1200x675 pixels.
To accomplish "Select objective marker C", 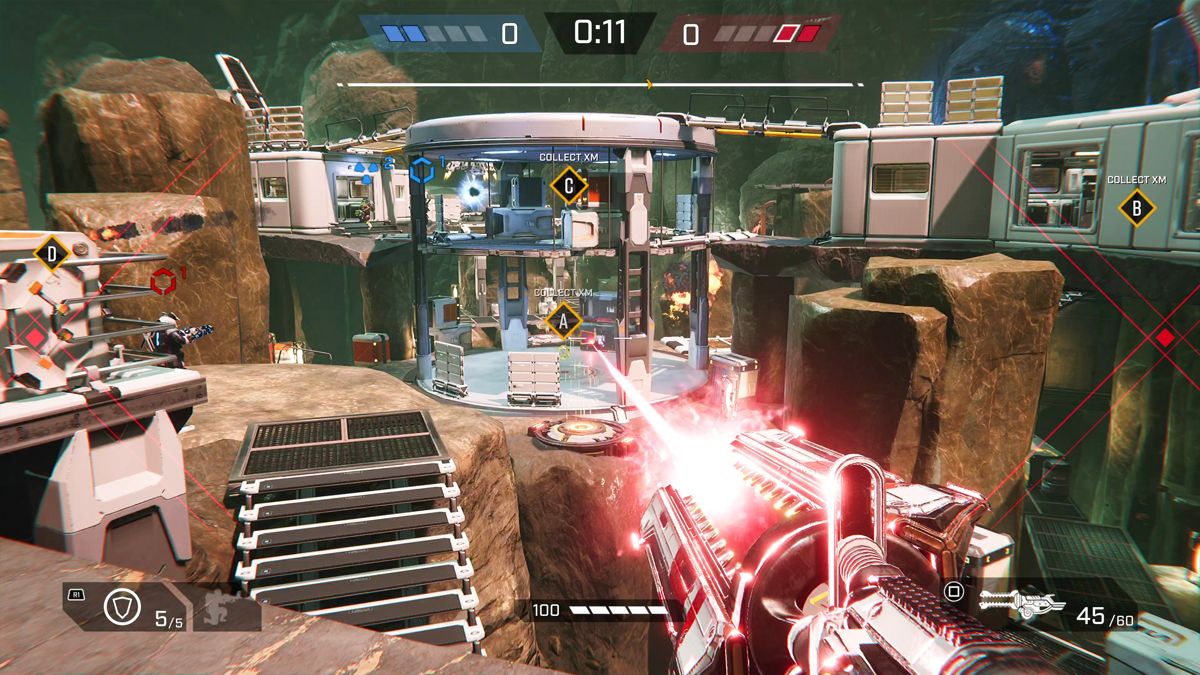I will coord(569,185).
